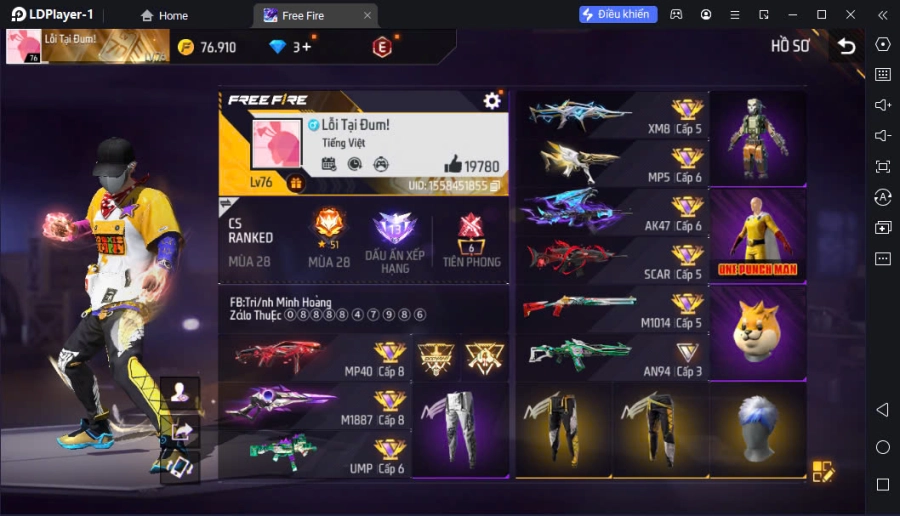The width and height of the screenshot is (900, 516).
Task: Select the MP5 weapon skin row
Action: [612, 163]
